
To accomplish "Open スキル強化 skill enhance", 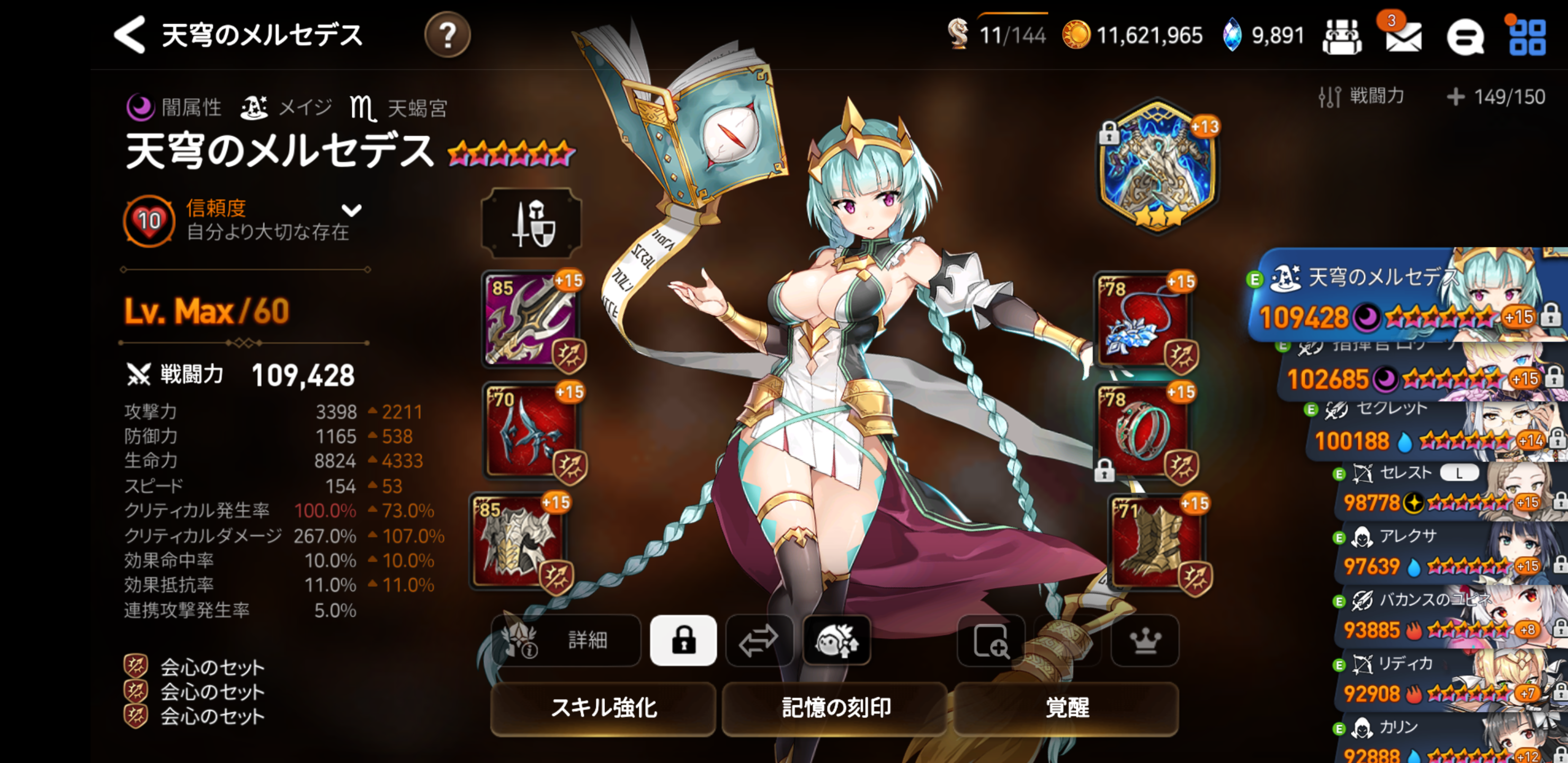I will click(603, 707).
